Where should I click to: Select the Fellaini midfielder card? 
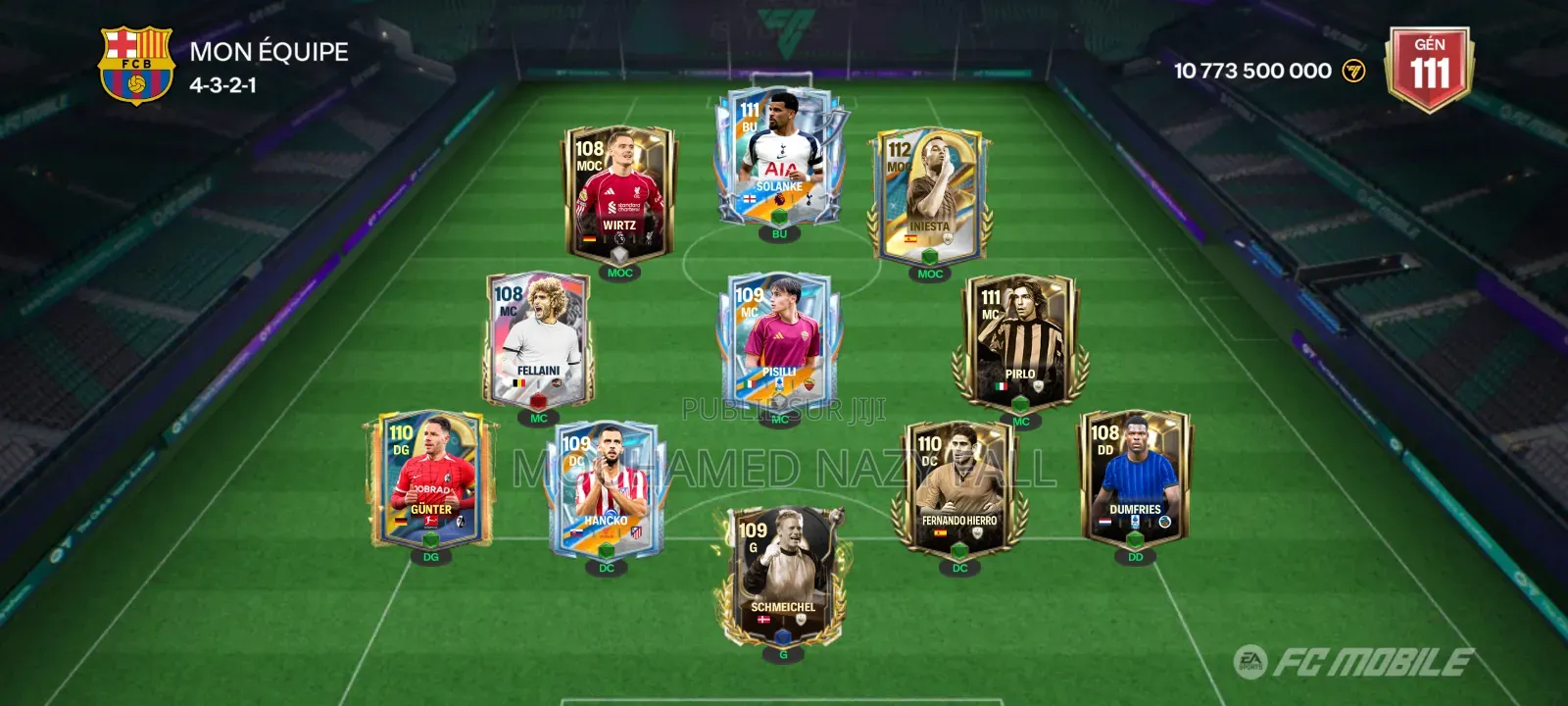537,339
